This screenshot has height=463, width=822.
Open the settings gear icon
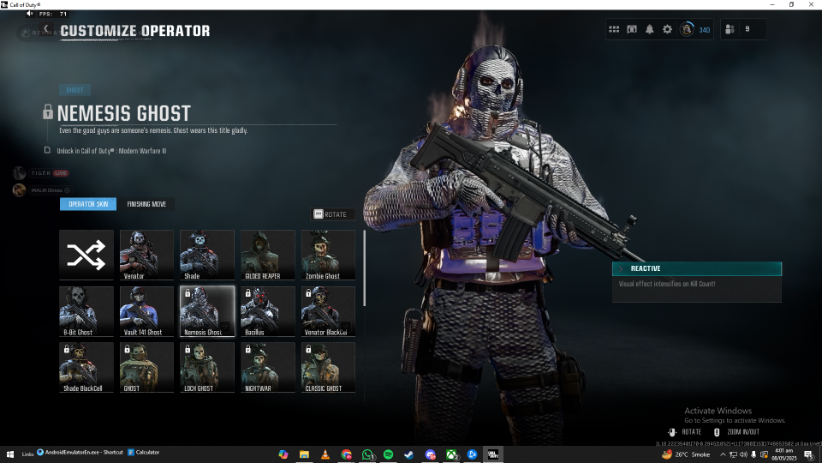(667, 30)
